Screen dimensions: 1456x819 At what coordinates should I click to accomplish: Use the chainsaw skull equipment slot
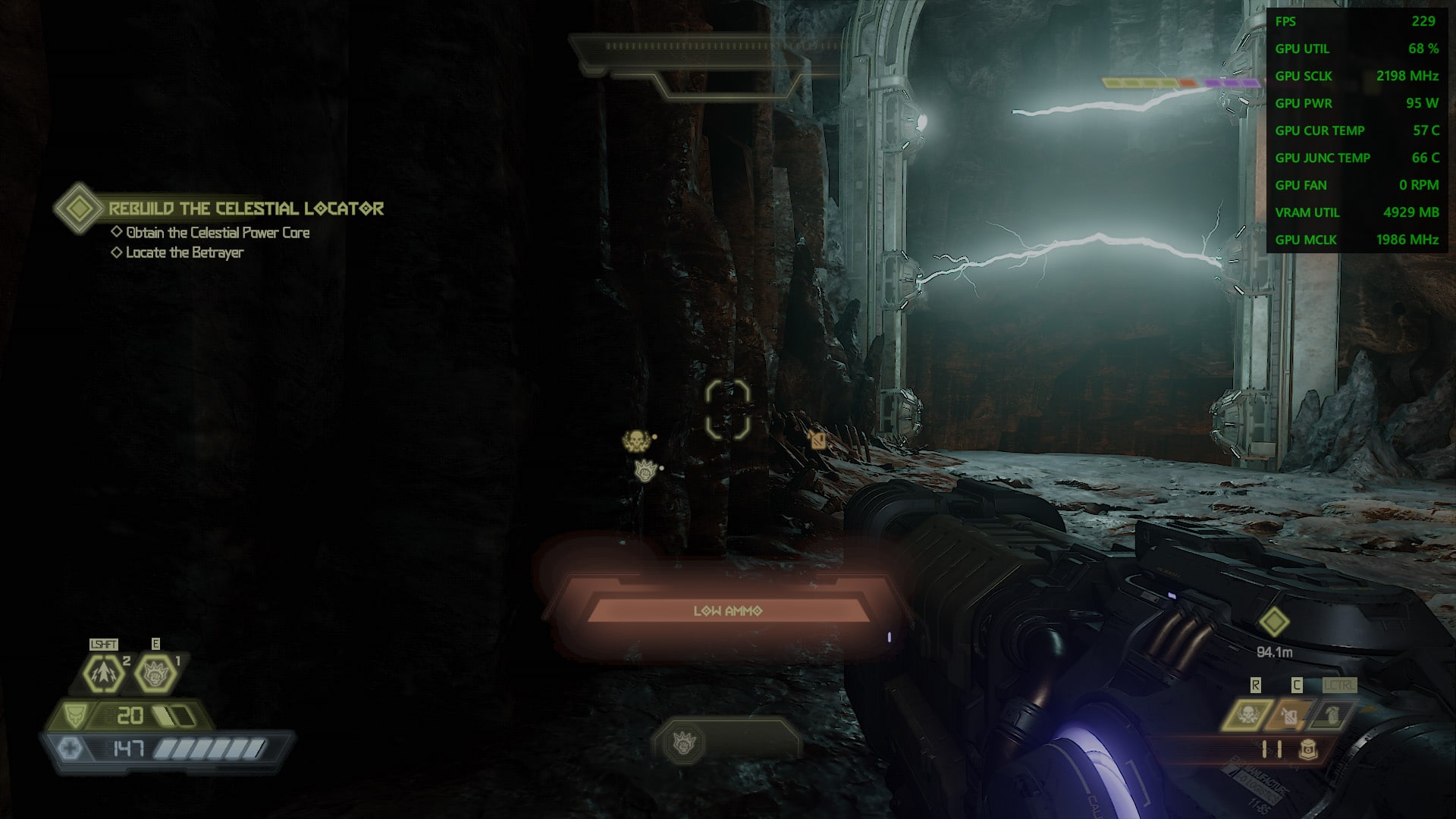1247,714
